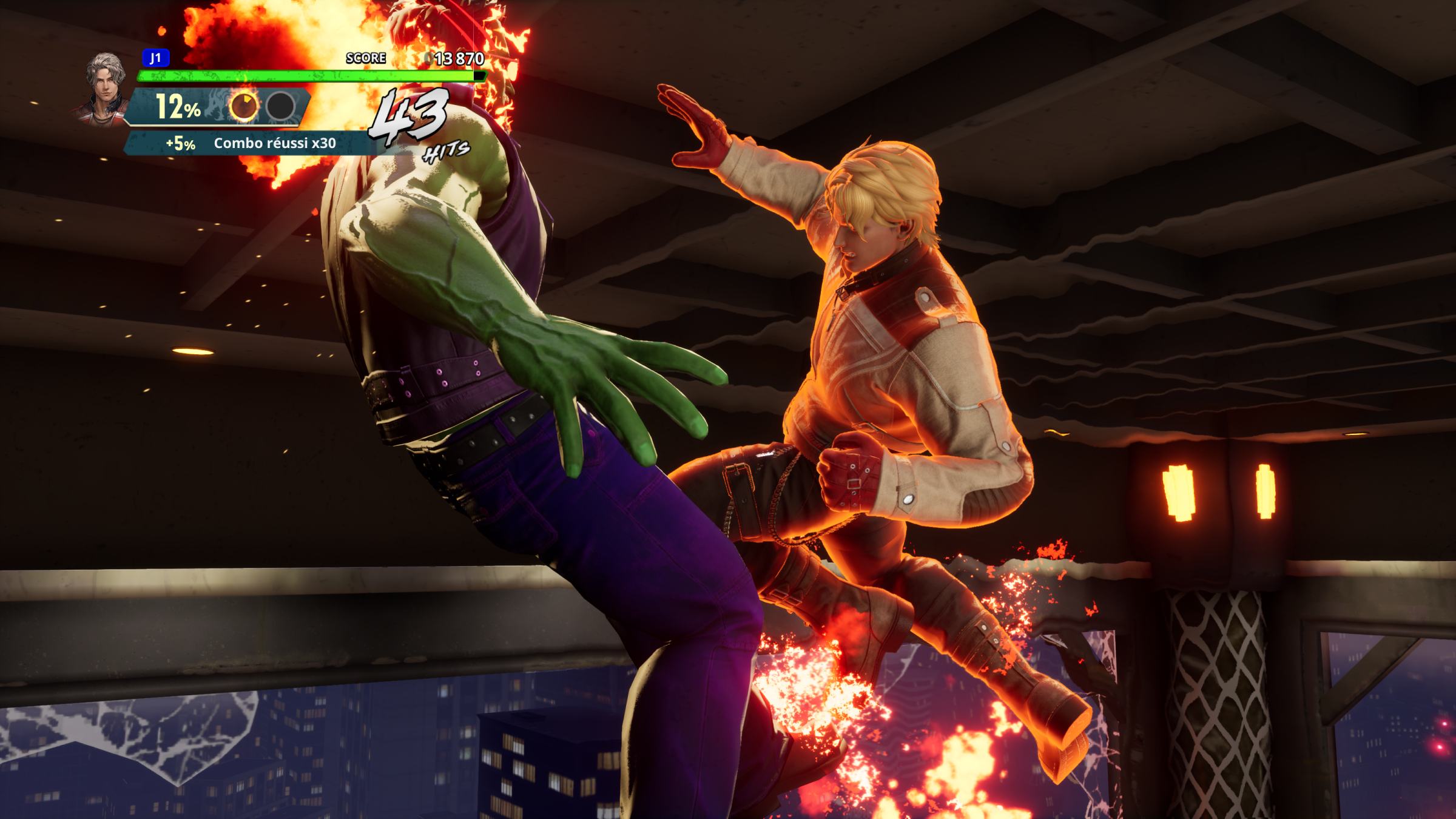
Task: Select the orange partially filled gauge orb
Action: [244, 107]
